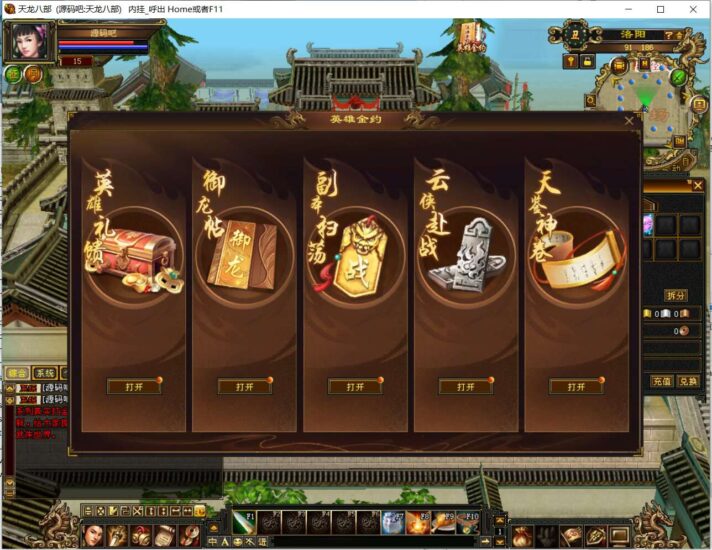This screenshot has height=550, width=712.
Task: Switch to the 综合 chat tab
Action: click(x=17, y=373)
